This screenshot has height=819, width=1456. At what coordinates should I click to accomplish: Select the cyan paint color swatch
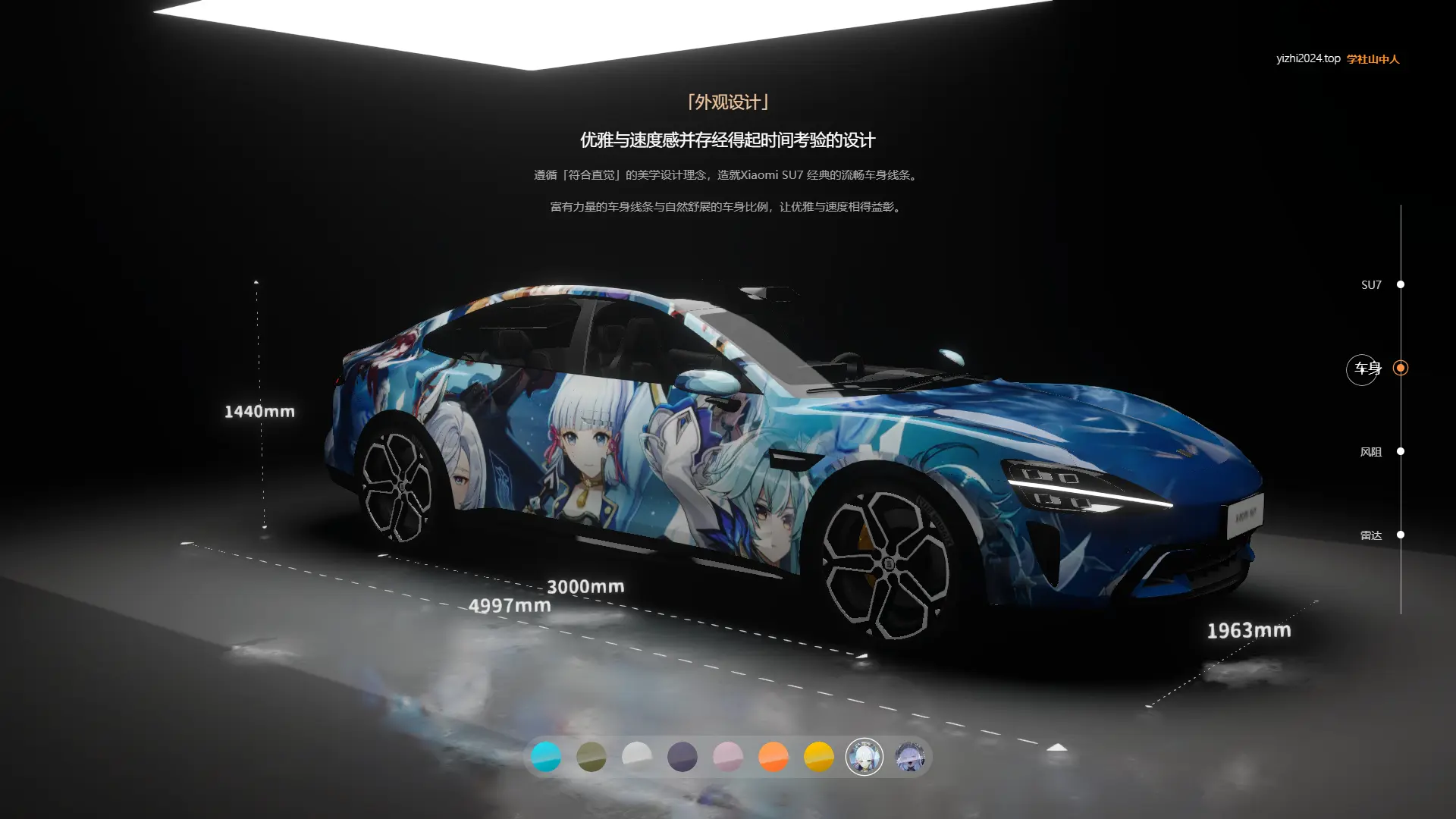(x=546, y=757)
